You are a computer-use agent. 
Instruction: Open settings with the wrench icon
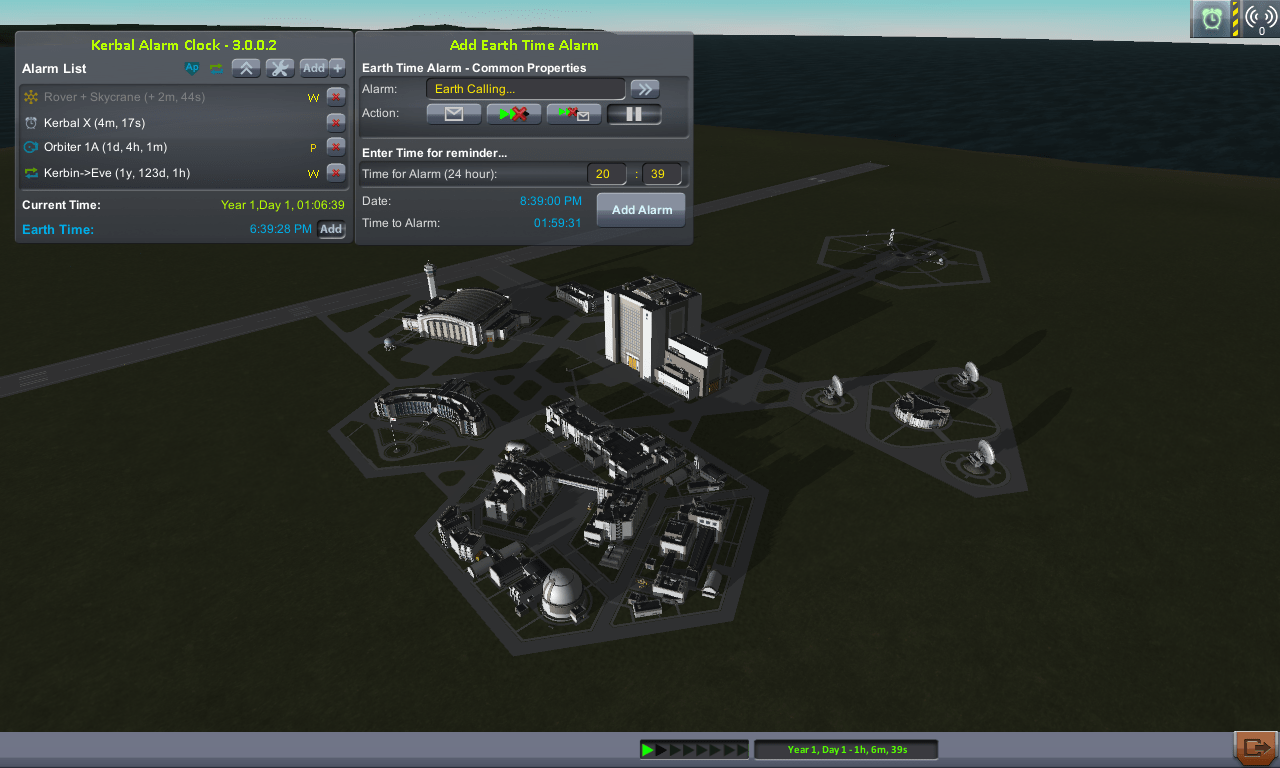279,68
